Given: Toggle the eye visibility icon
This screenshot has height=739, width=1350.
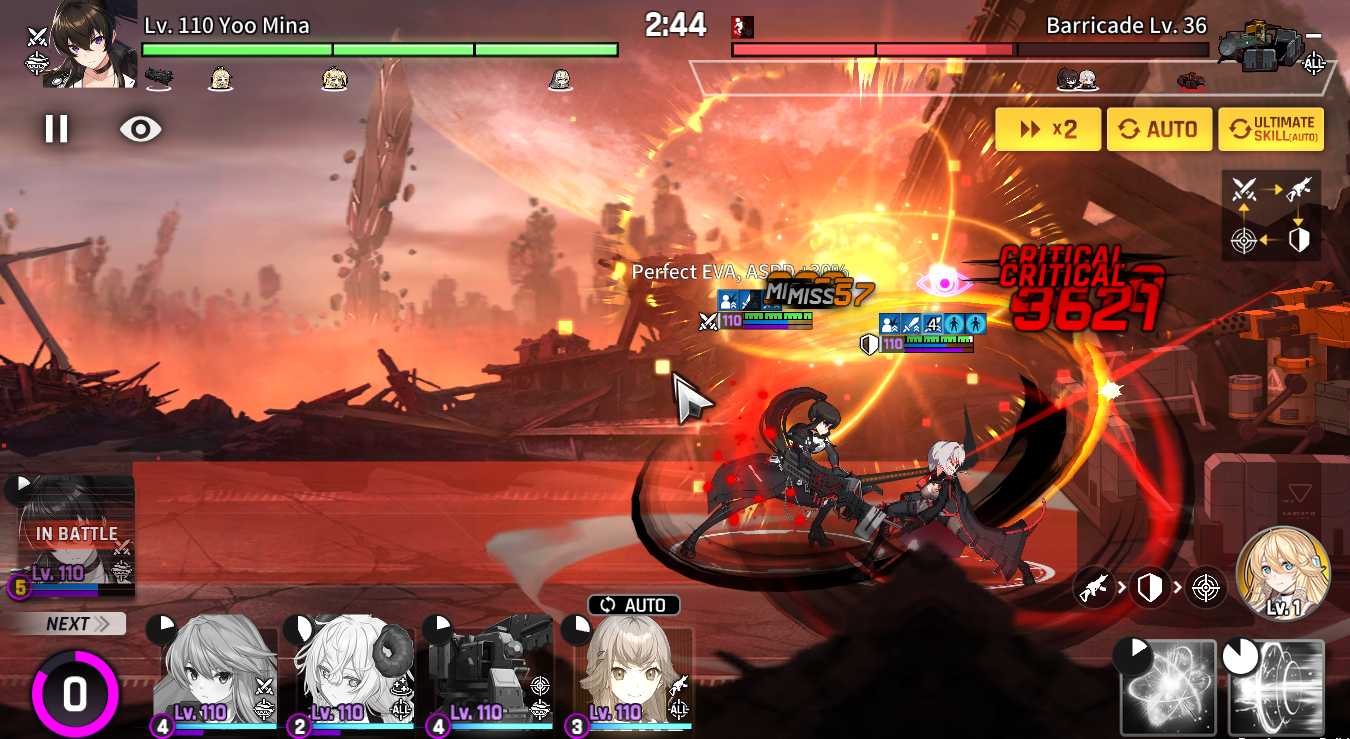Looking at the screenshot, I should tap(140, 128).
